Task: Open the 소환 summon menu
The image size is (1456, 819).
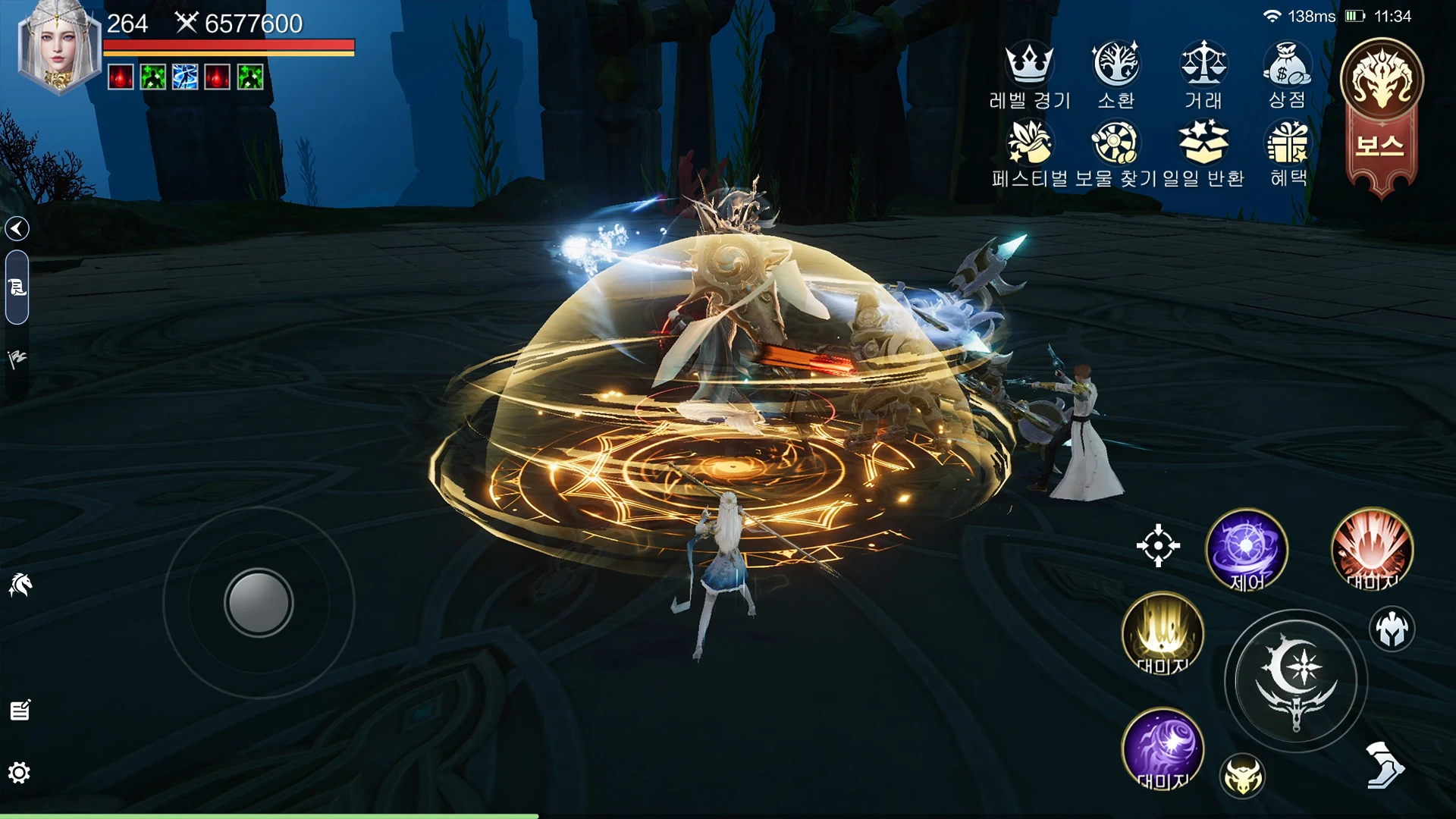Action: pos(1116,64)
